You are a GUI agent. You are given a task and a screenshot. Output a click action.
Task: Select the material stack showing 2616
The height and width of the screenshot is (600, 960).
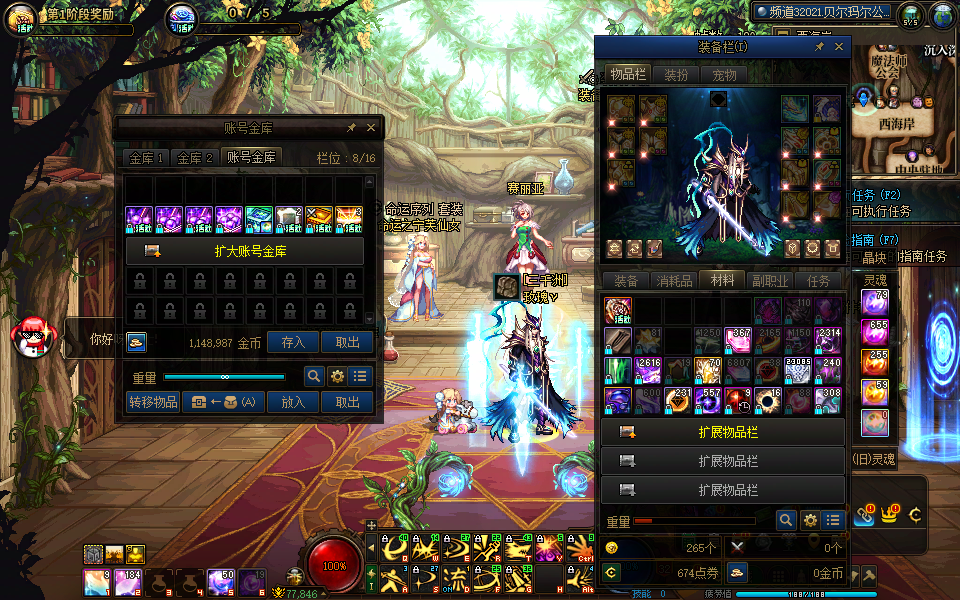point(648,370)
